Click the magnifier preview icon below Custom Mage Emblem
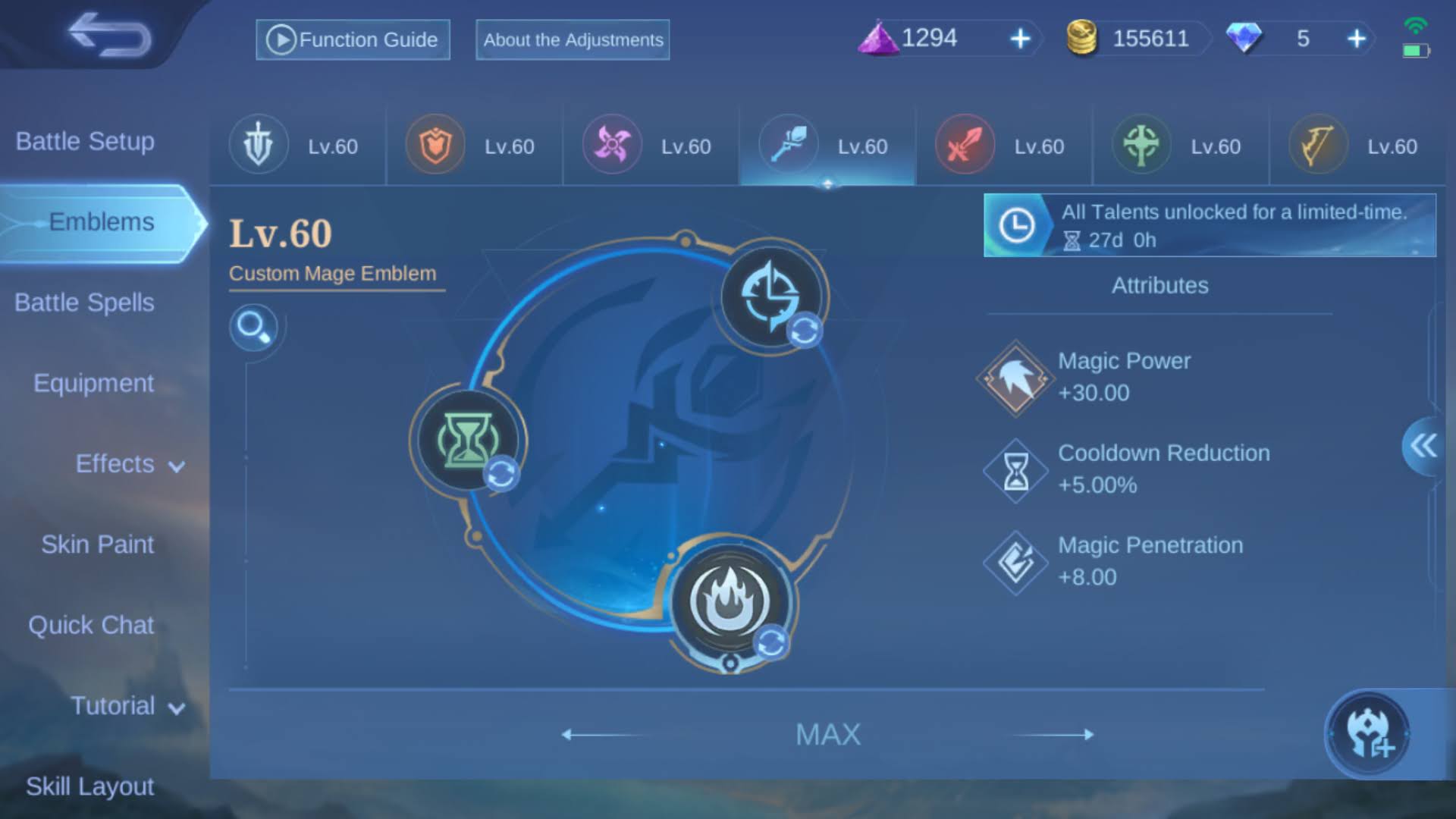This screenshot has height=819, width=1456. coord(256,328)
